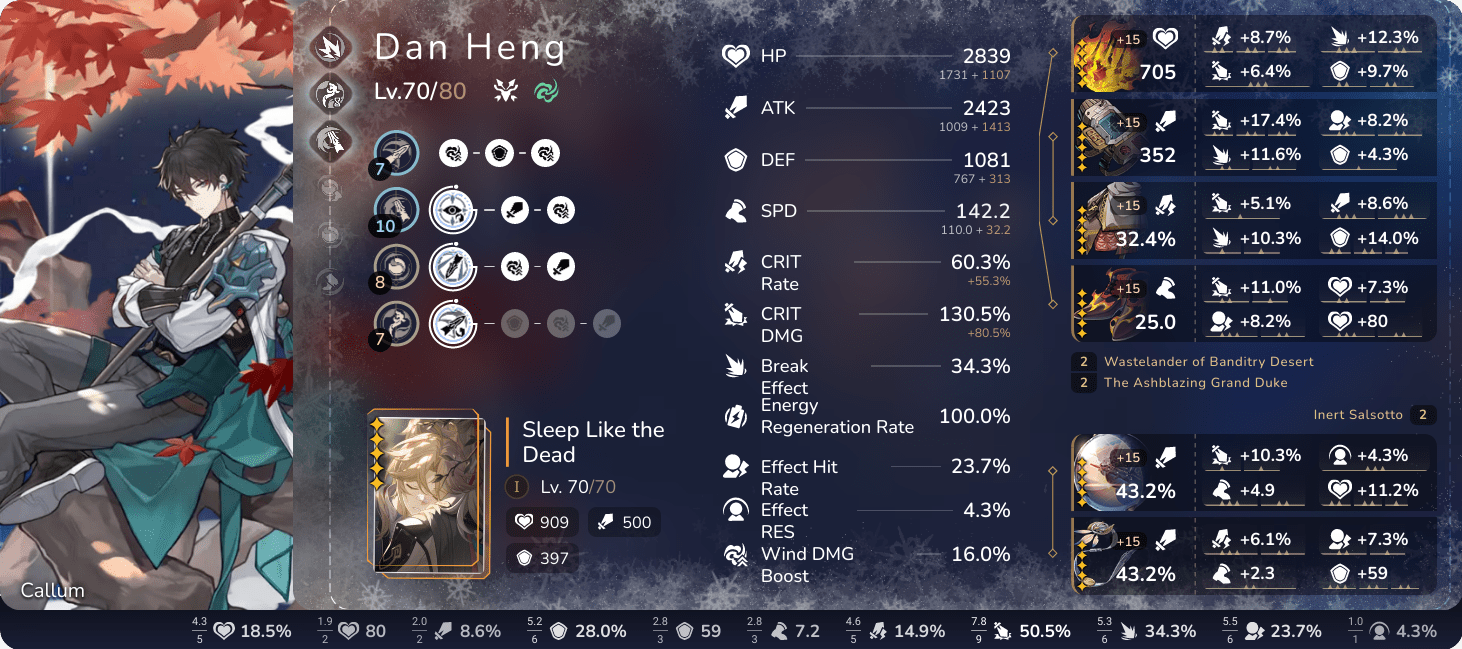Viewport: 1462px width, 649px height.
Task: Open the link rope ornament slot
Action: pos(1105,556)
